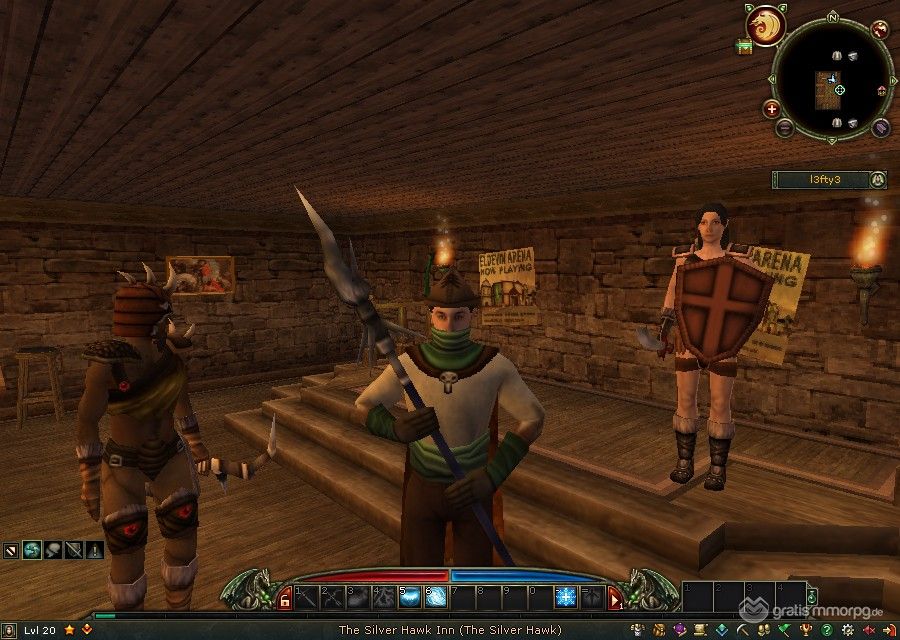Open the green treasure chest icon
This screenshot has width=900, height=640.
(x=744, y=47)
